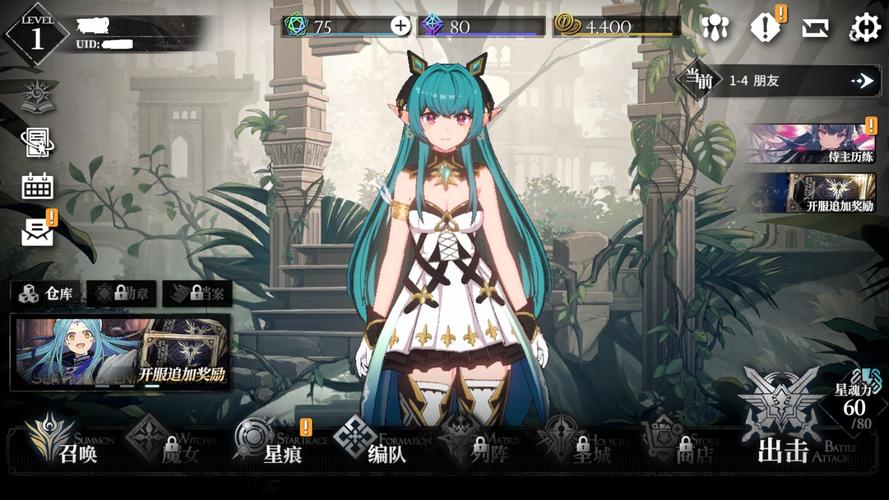This screenshot has height=500, width=889.
Task: Add more green gem currency with plus
Action: (x=400, y=26)
